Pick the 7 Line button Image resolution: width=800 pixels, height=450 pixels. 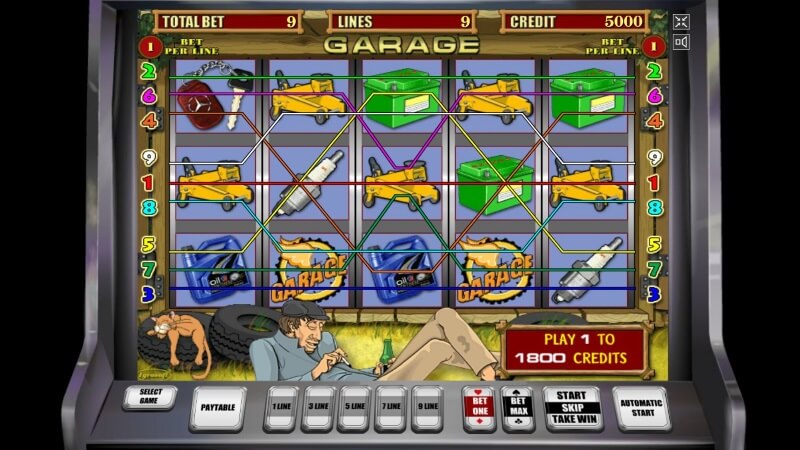pos(391,408)
